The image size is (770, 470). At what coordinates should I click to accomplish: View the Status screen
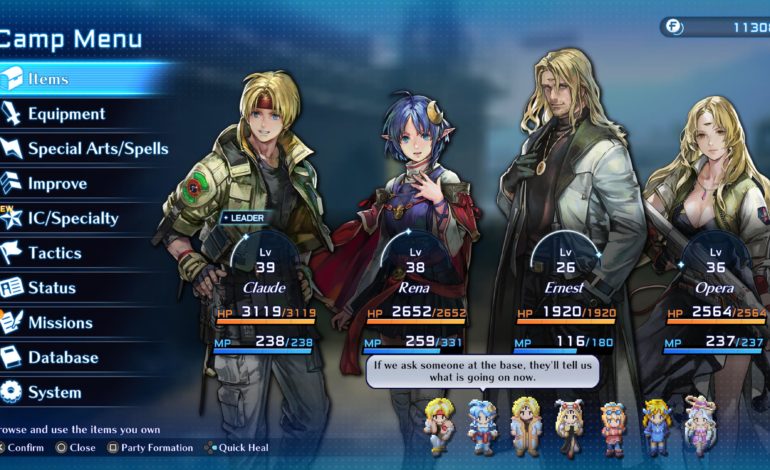52,288
